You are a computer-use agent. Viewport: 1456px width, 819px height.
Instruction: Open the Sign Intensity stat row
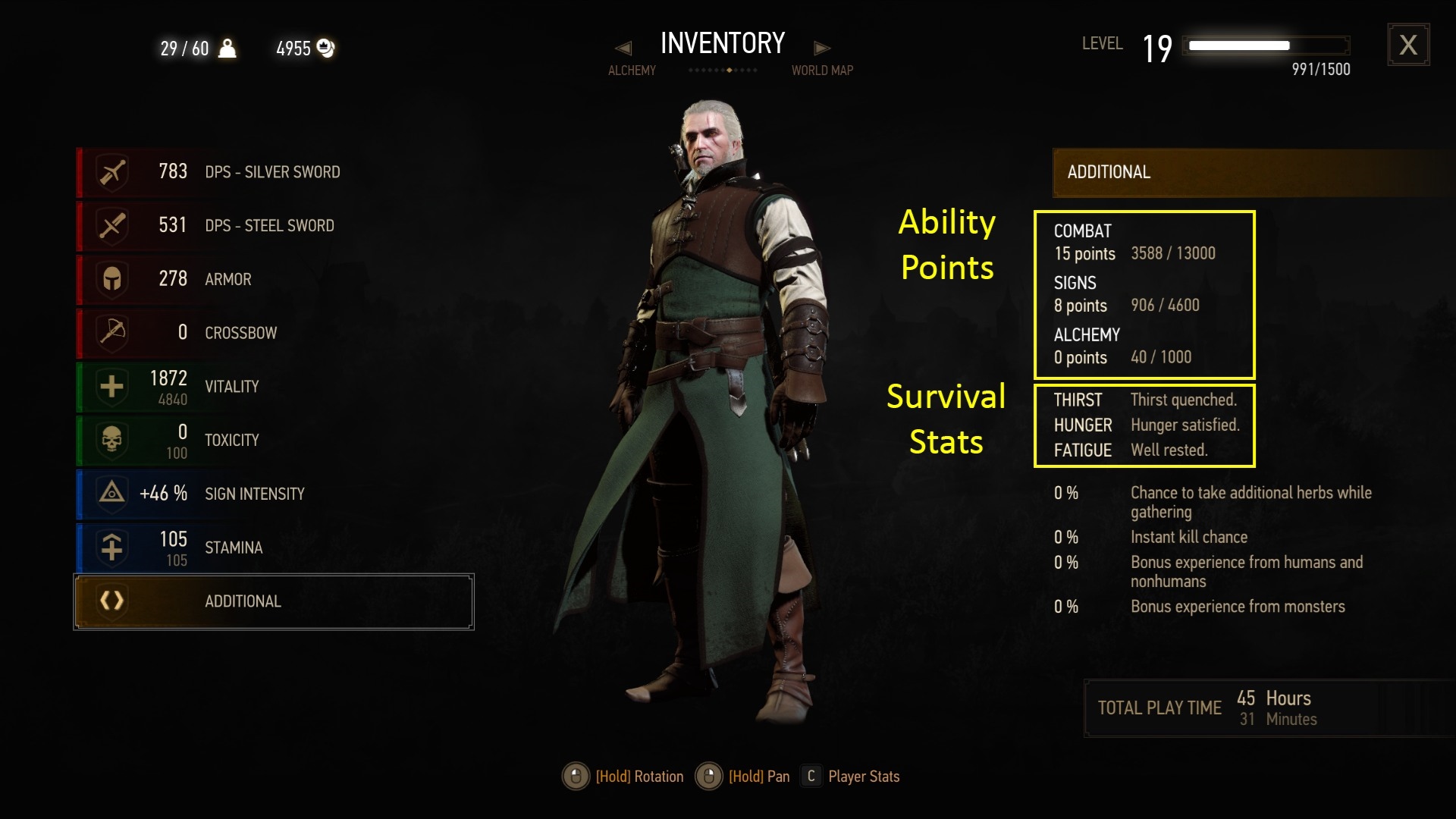(x=273, y=494)
